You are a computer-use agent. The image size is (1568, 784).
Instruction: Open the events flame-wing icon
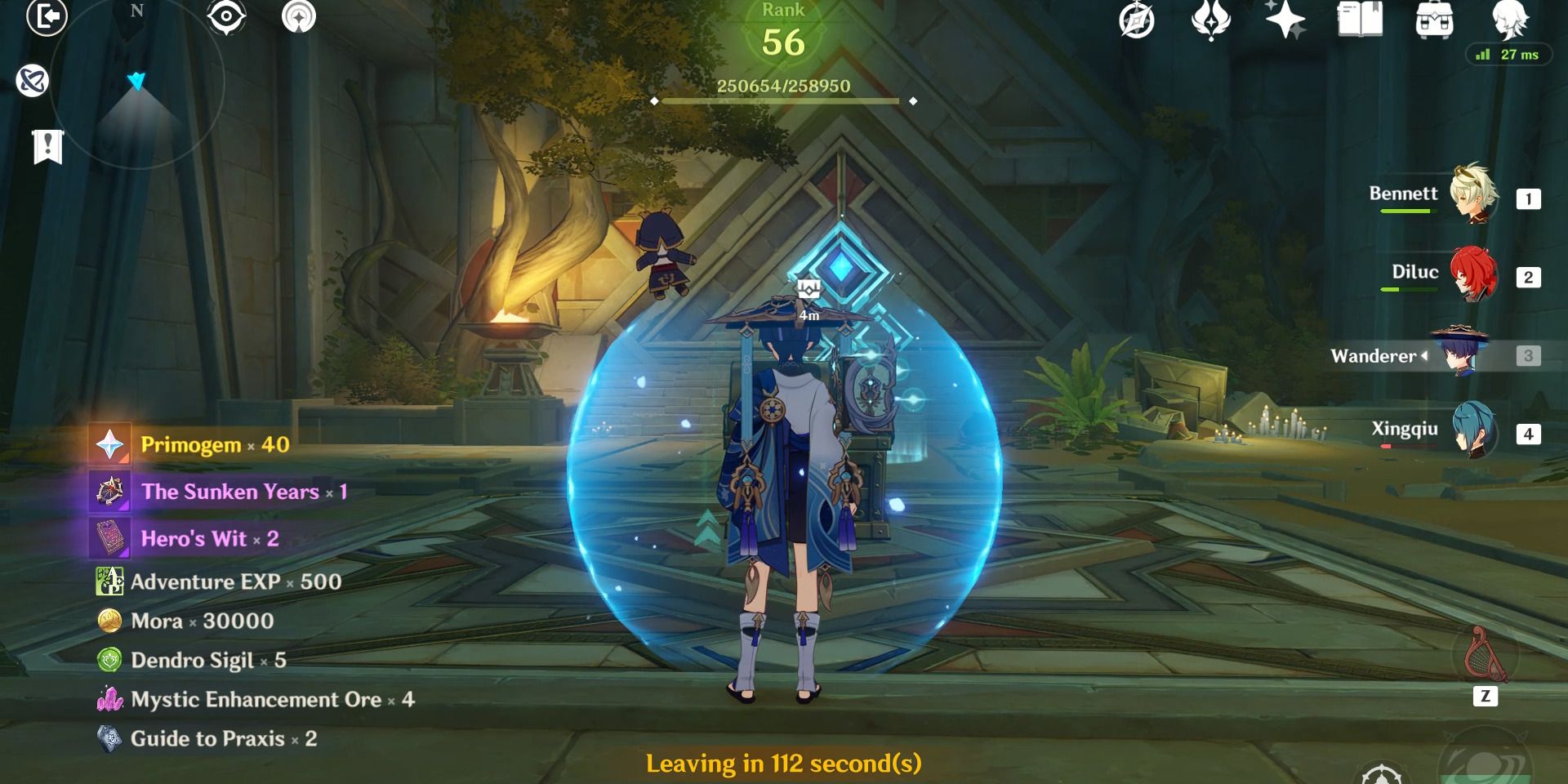click(1210, 20)
